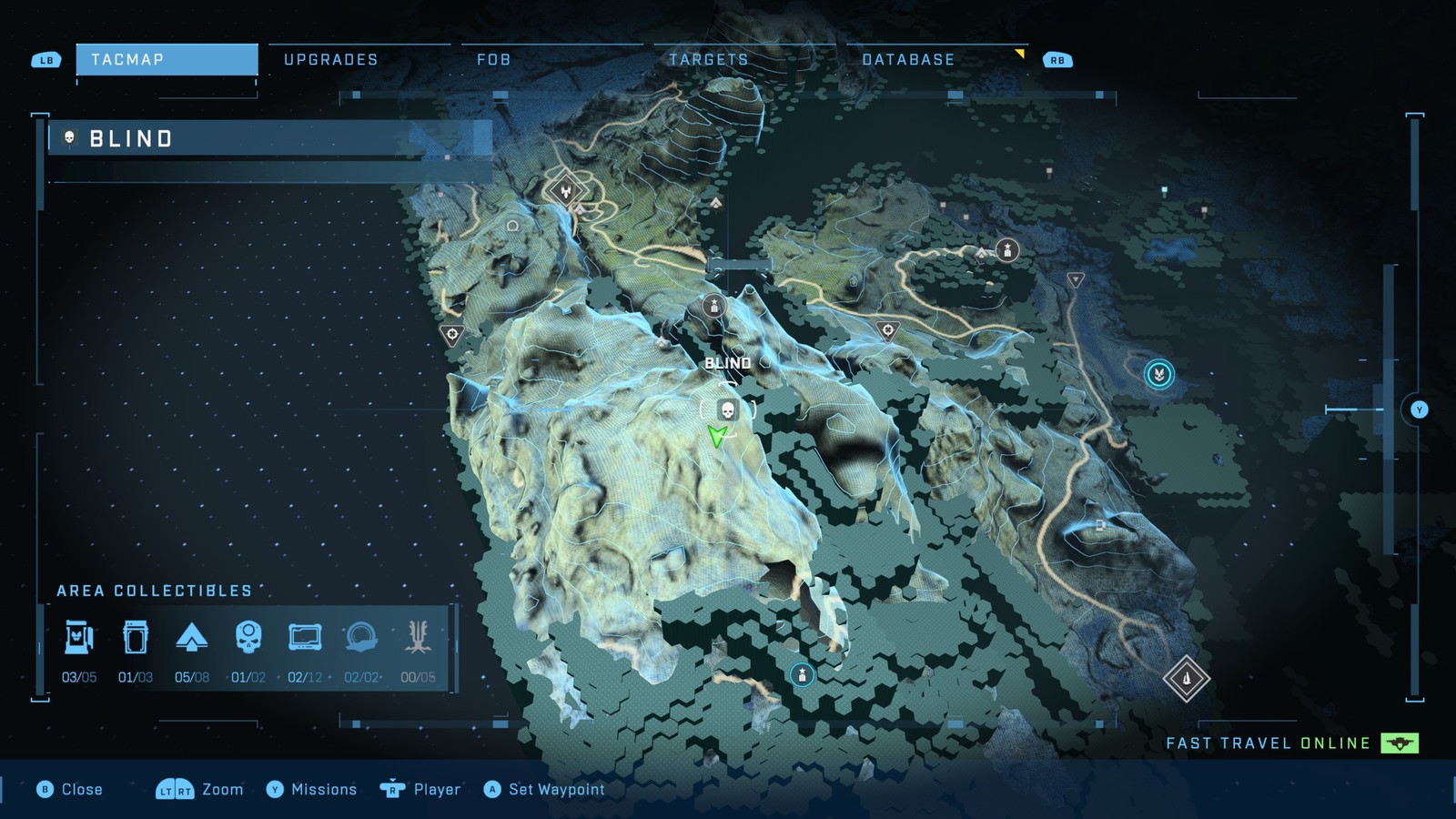Image resolution: width=1456 pixels, height=819 pixels.
Task: Click the downward triangle map marker
Action: [1076, 280]
